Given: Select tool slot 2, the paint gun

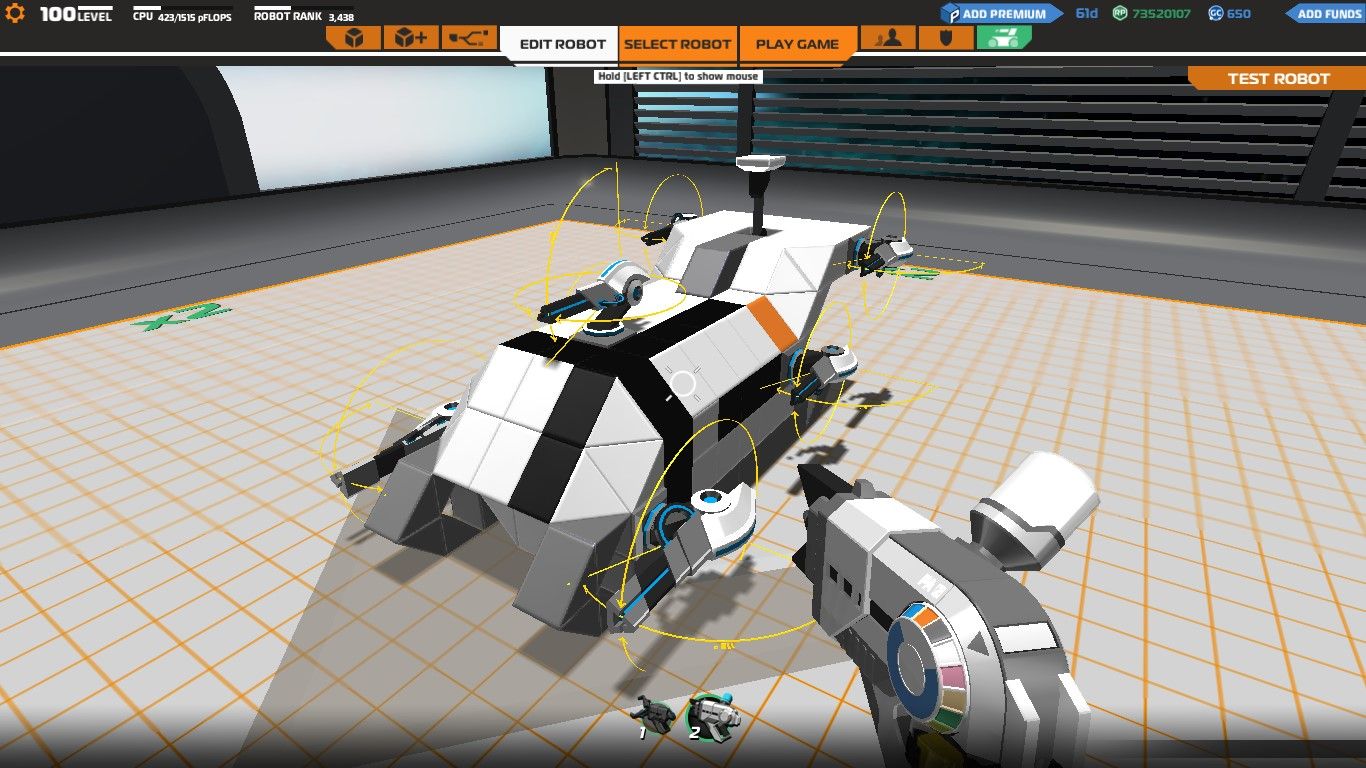Looking at the screenshot, I should pyautogui.click(x=710, y=714).
